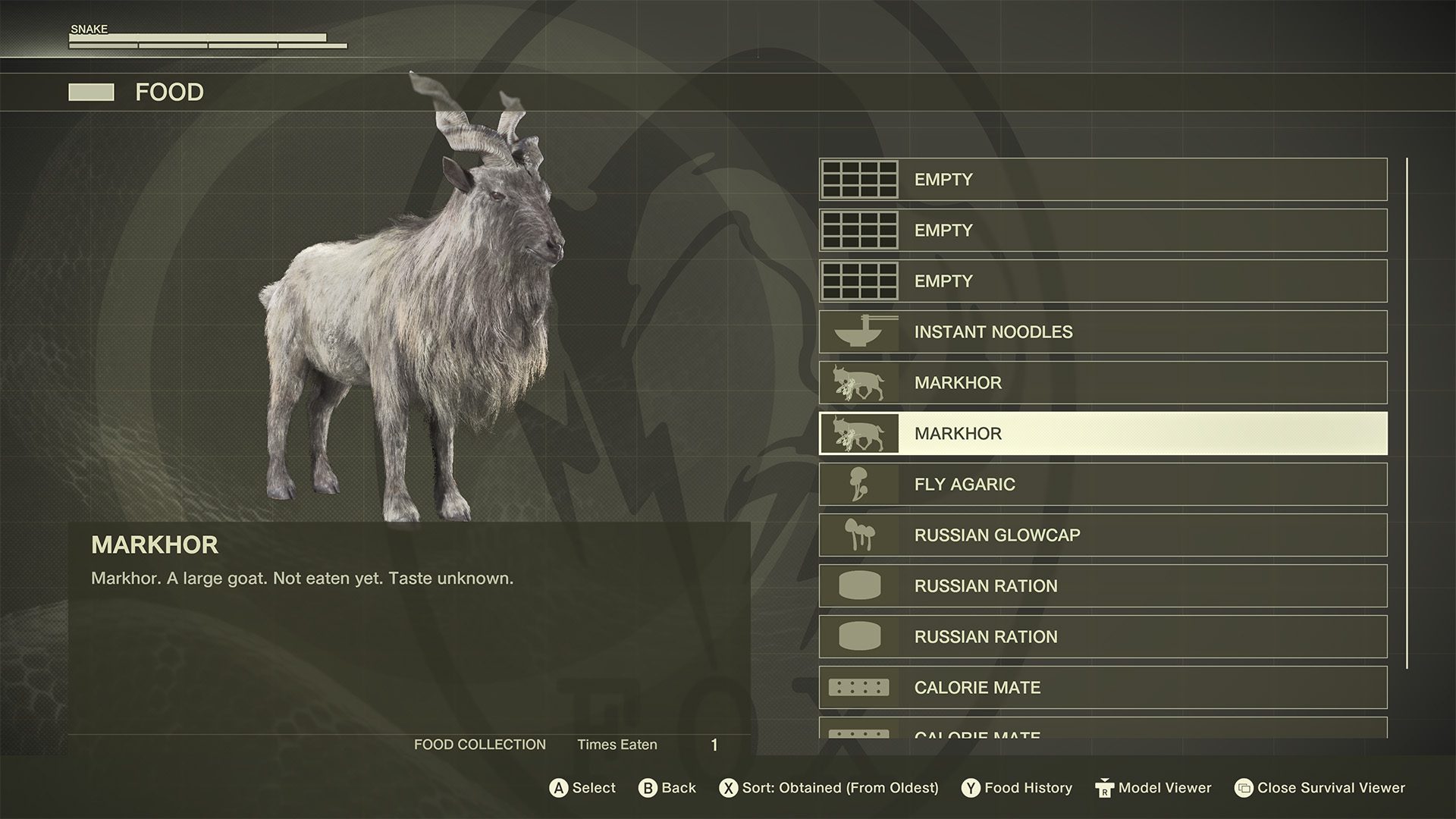Select the Fly Agaric mushroom icon
This screenshot has width=1456, height=819.
(x=859, y=484)
